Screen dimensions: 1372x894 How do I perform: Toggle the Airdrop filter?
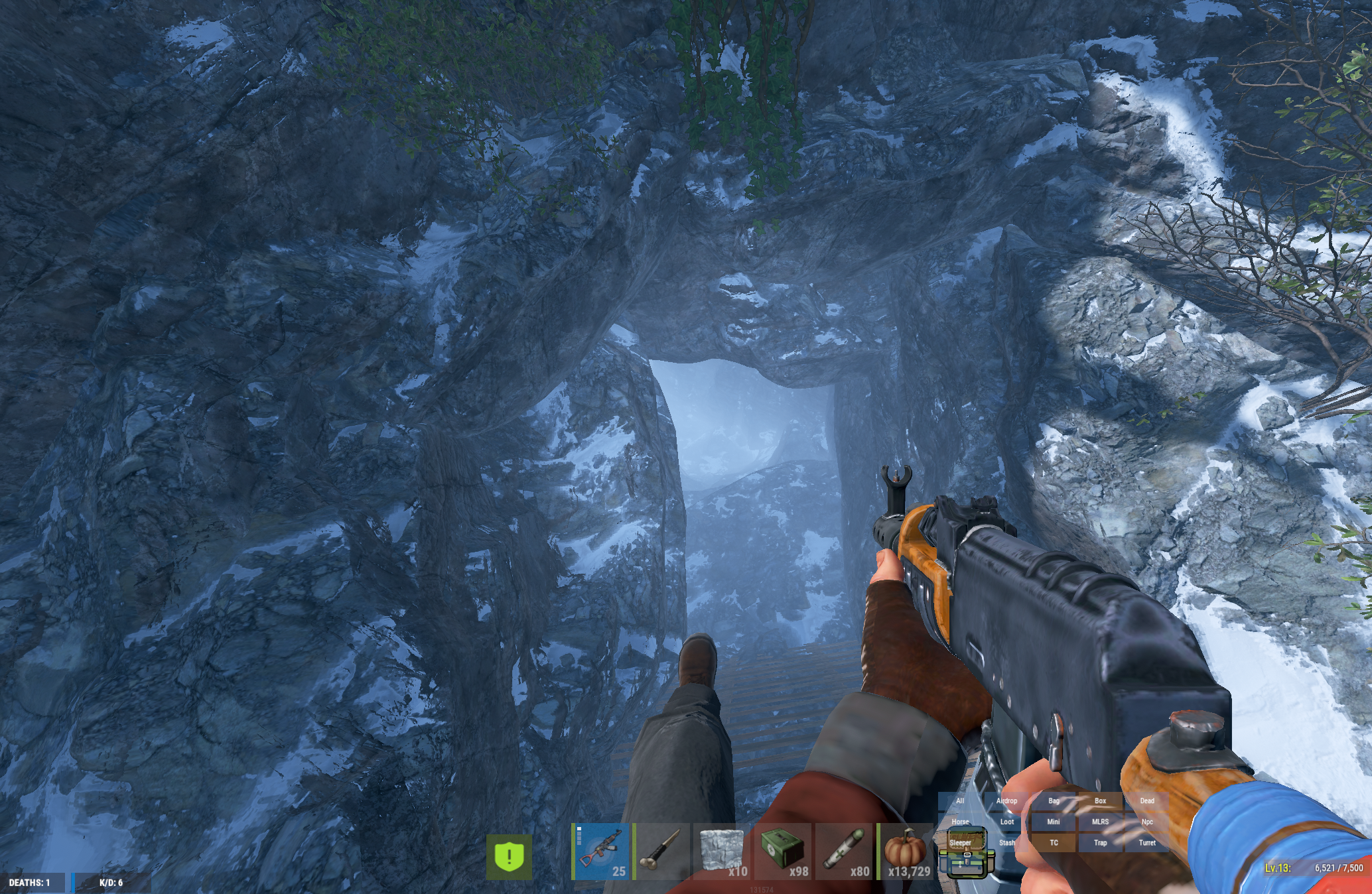click(1006, 801)
